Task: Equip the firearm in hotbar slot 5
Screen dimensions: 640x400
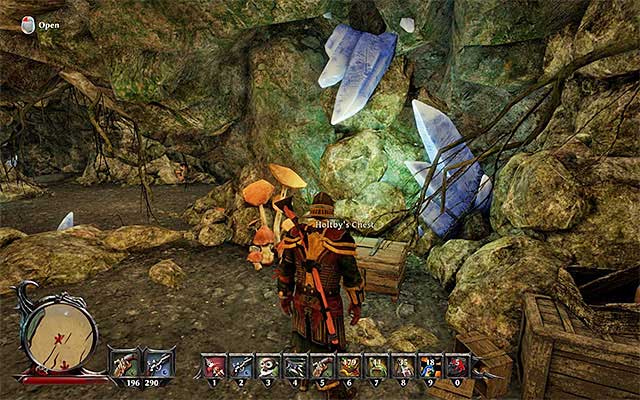Action: click(x=323, y=366)
